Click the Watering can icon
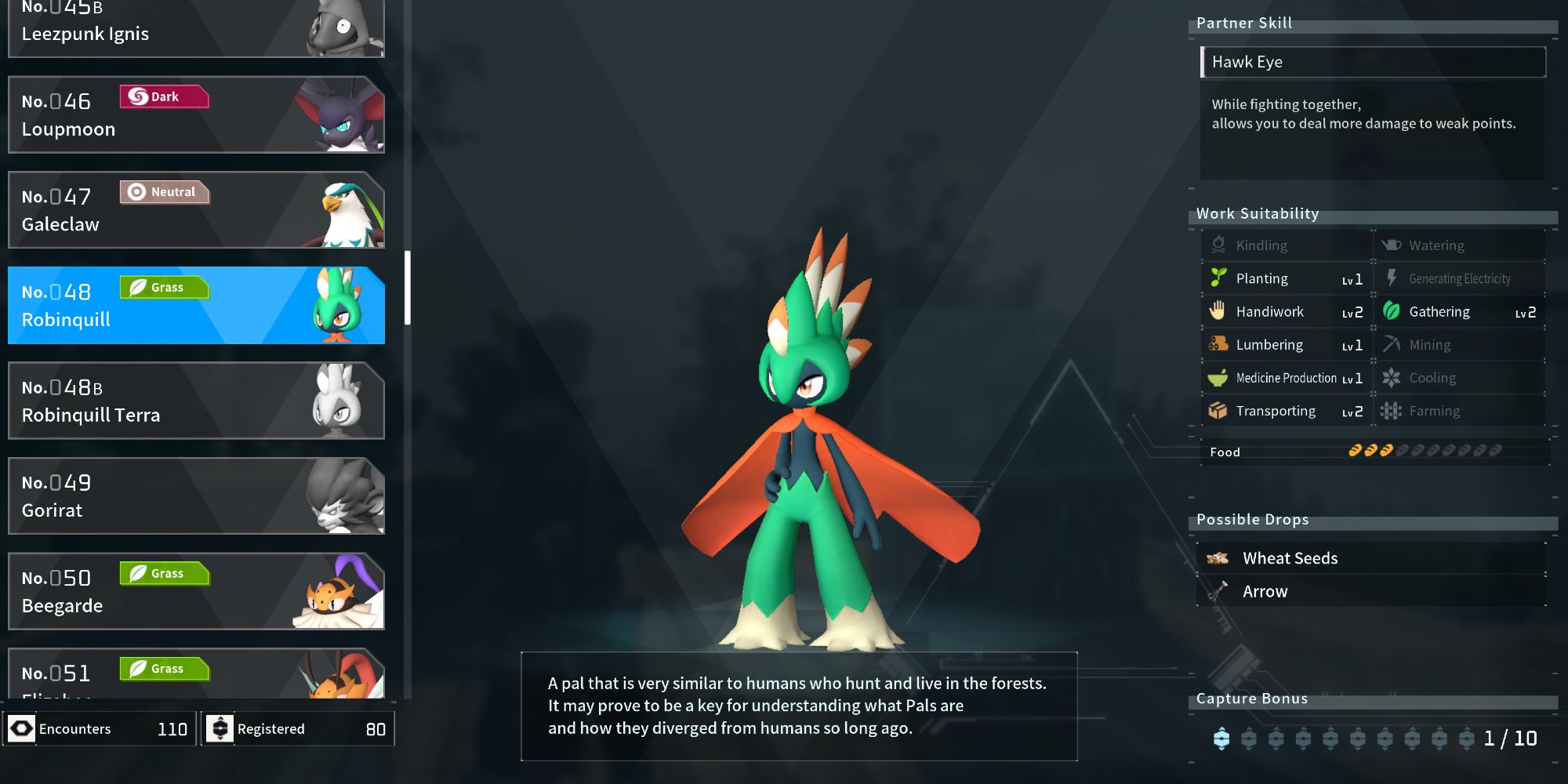This screenshot has width=1568, height=784. tap(1392, 245)
